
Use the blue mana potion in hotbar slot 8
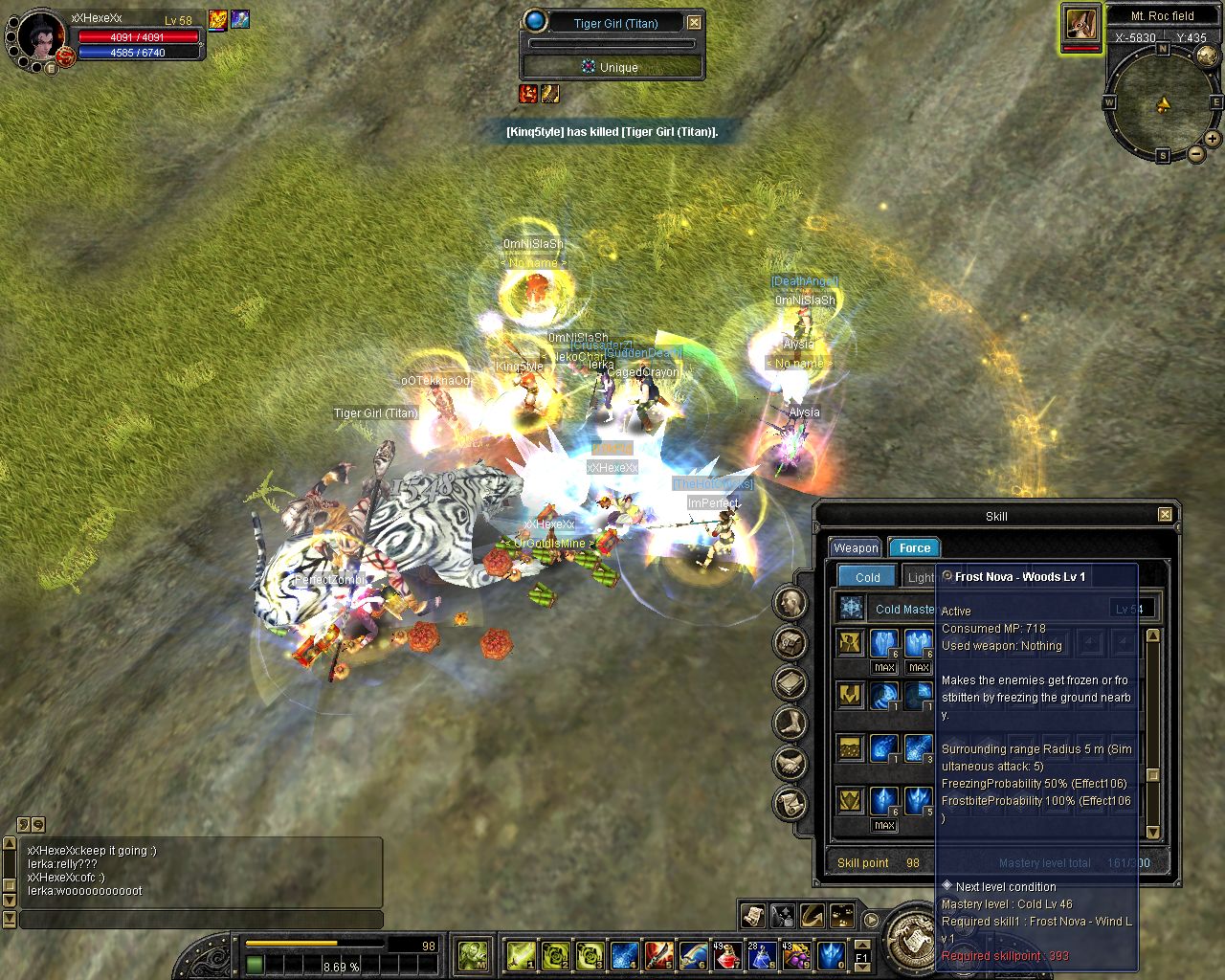762,955
